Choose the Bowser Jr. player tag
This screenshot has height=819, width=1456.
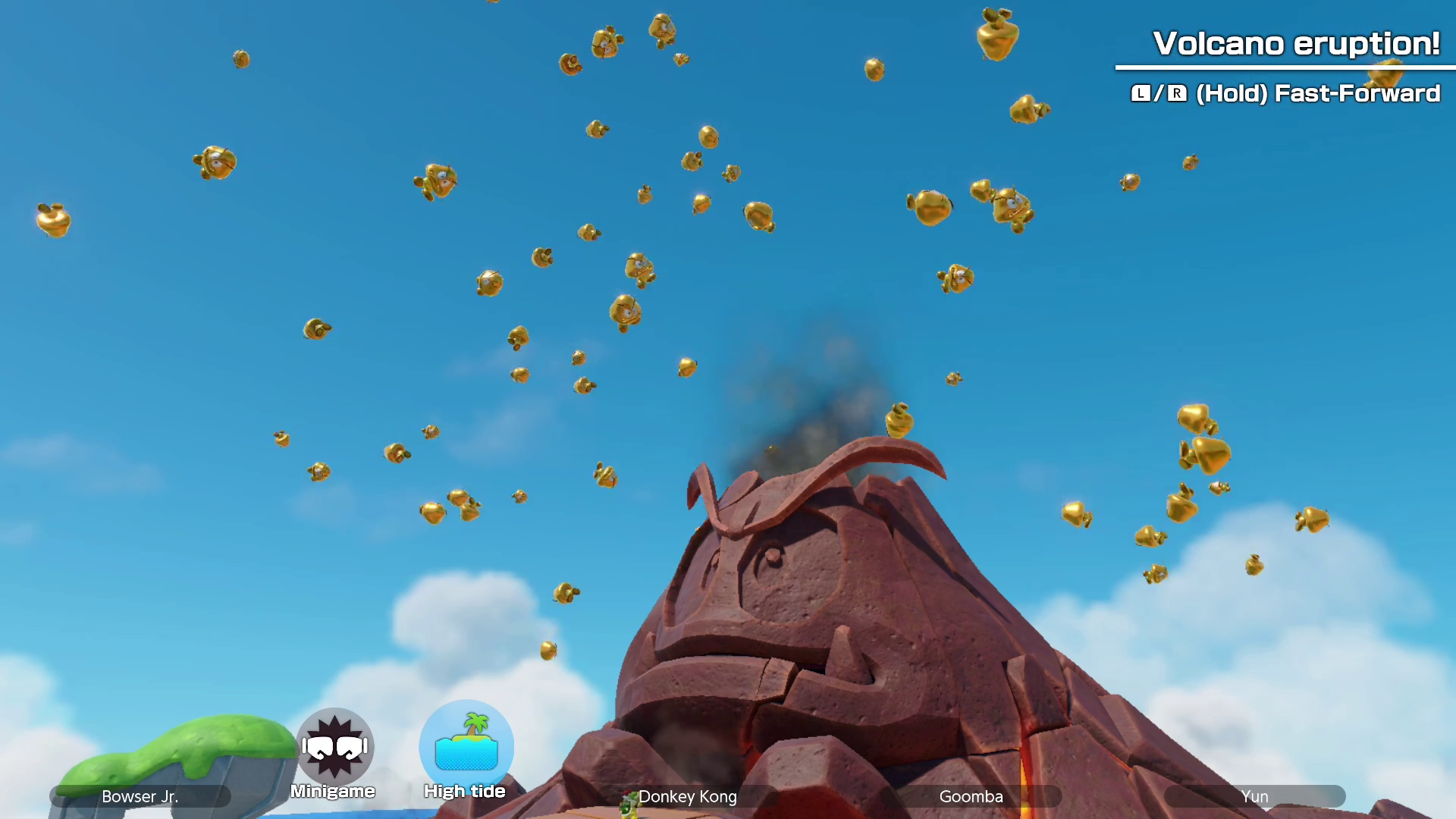(140, 796)
